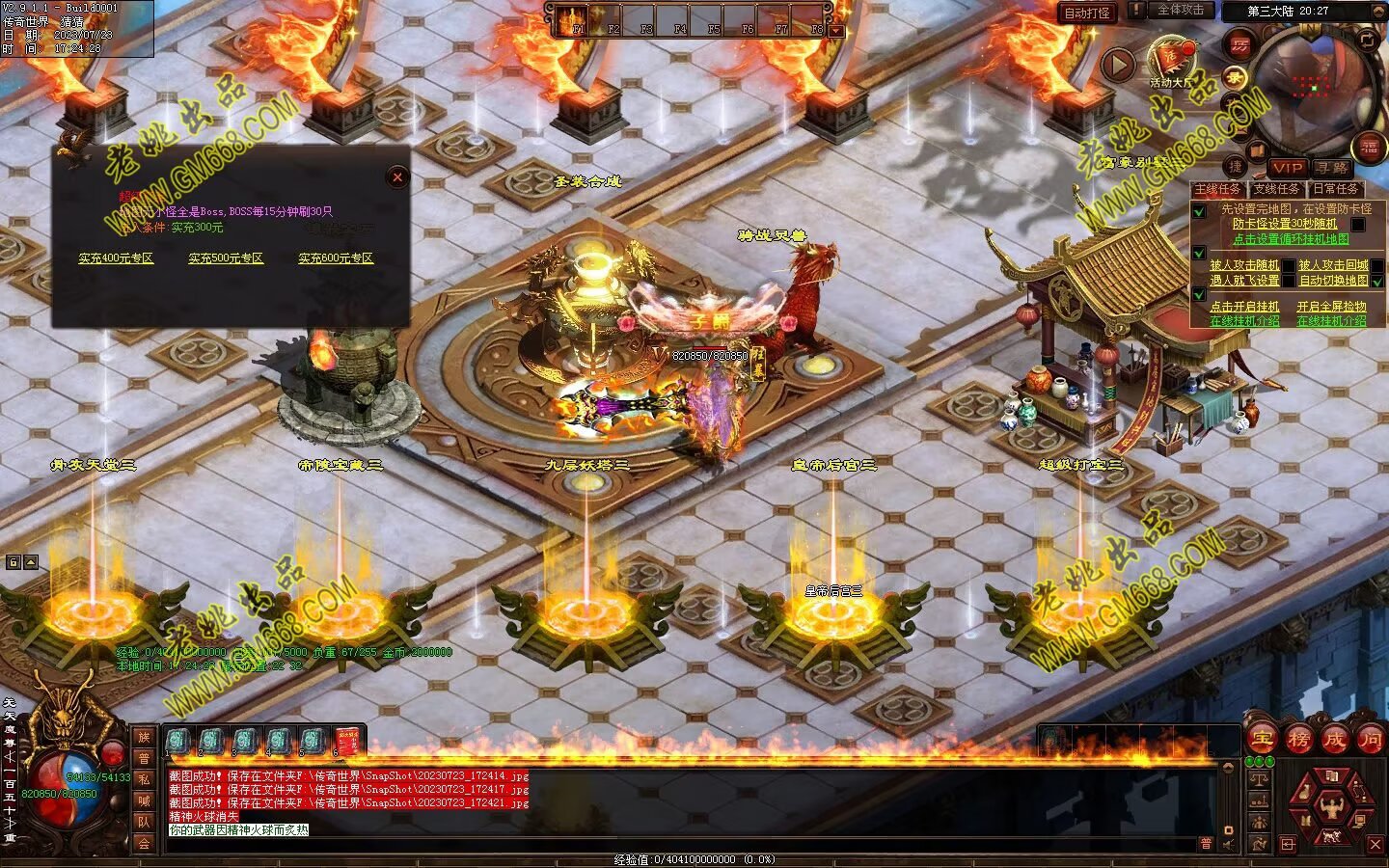Screen dimensions: 1389x868
Task: Switch to the 支线任务 side quest tab
Action: (1276, 189)
